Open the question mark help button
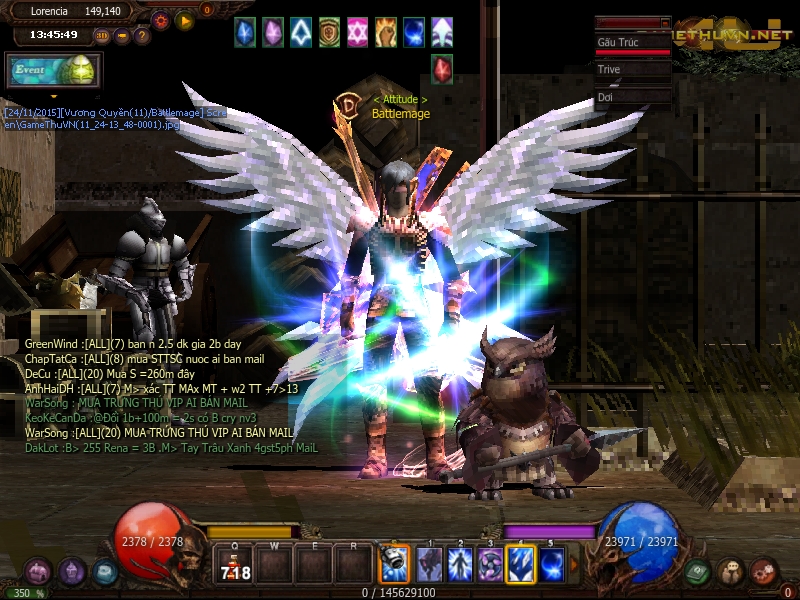 coord(142,36)
